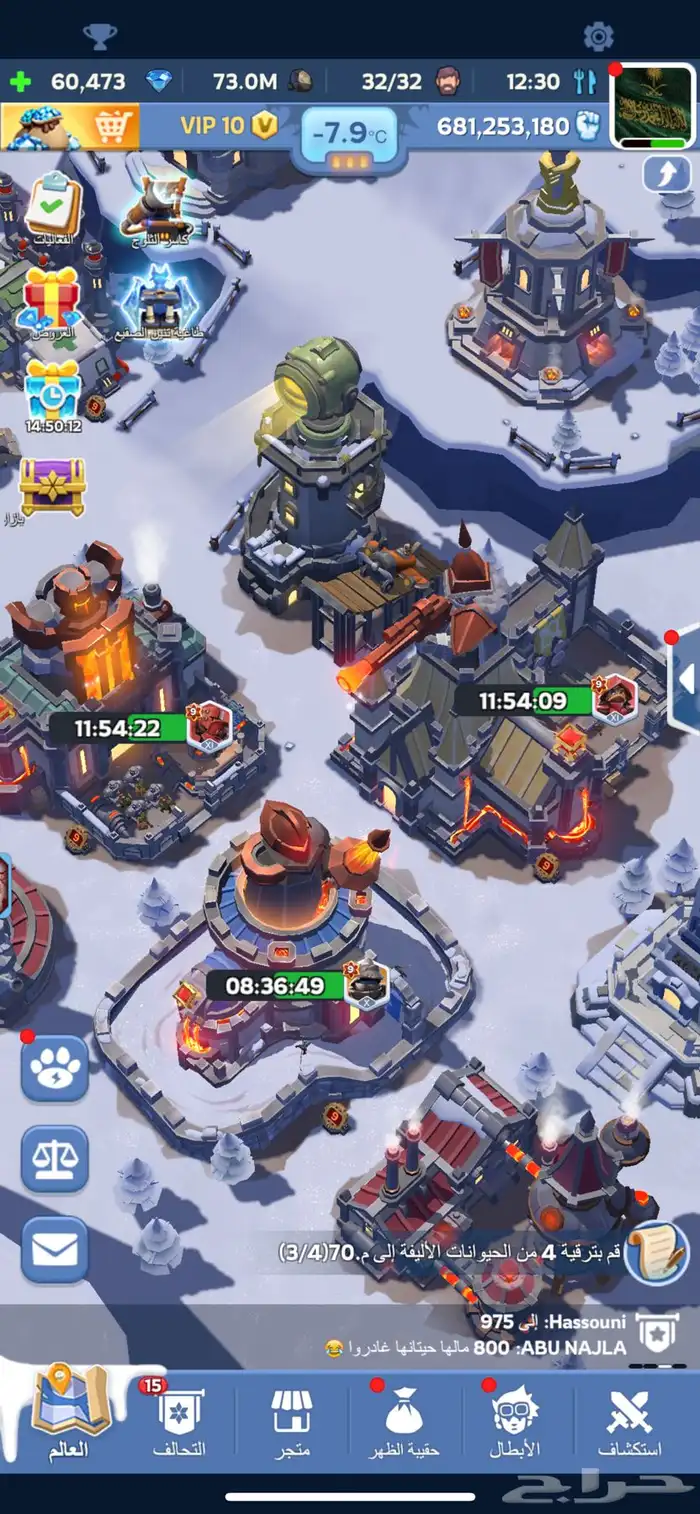The width and height of the screenshot is (700, 1514).
Task: Open the blue timed gift with countdown
Action: click(53, 392)
